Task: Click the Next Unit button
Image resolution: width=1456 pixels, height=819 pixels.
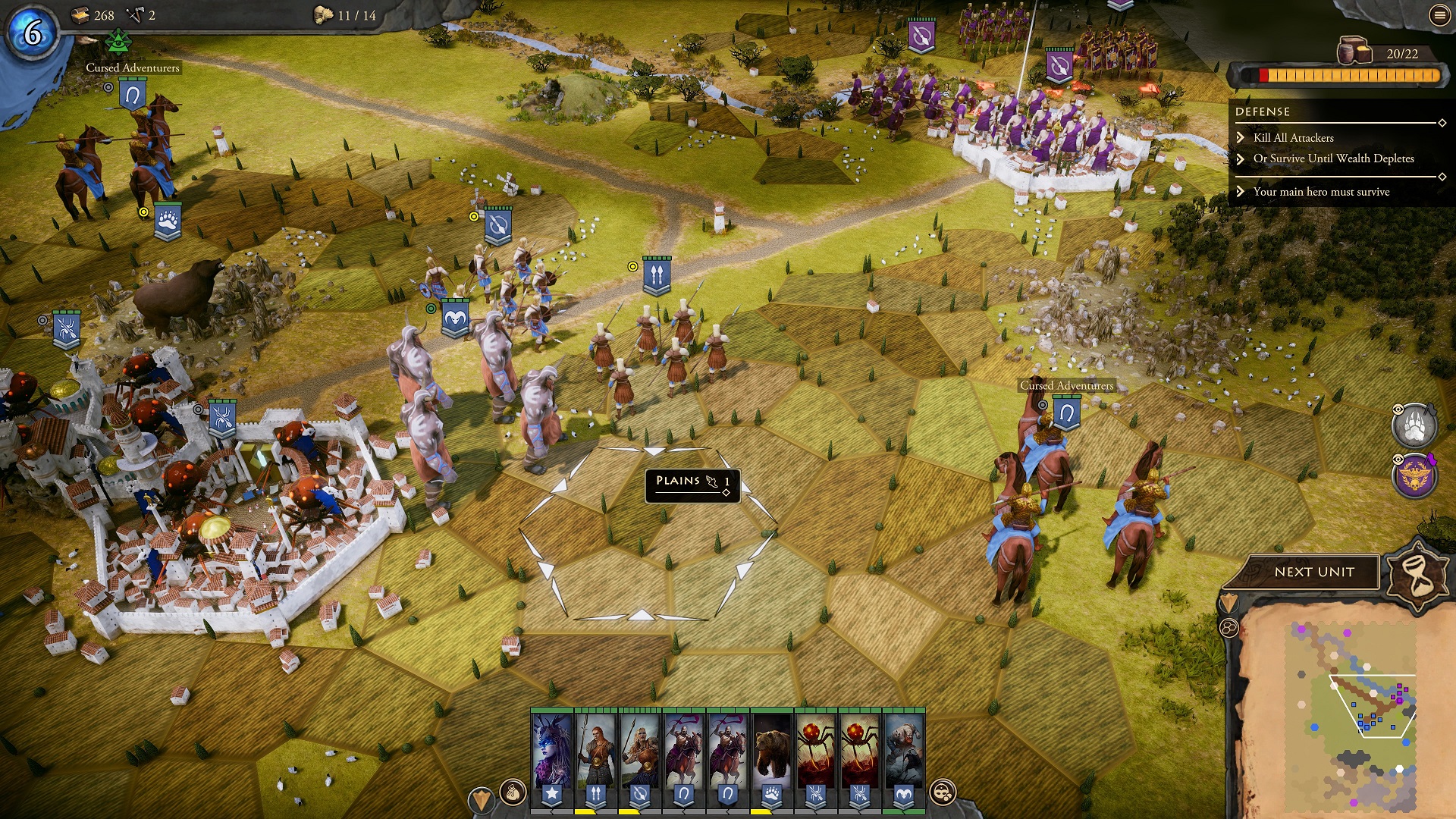Action: 1313,573
